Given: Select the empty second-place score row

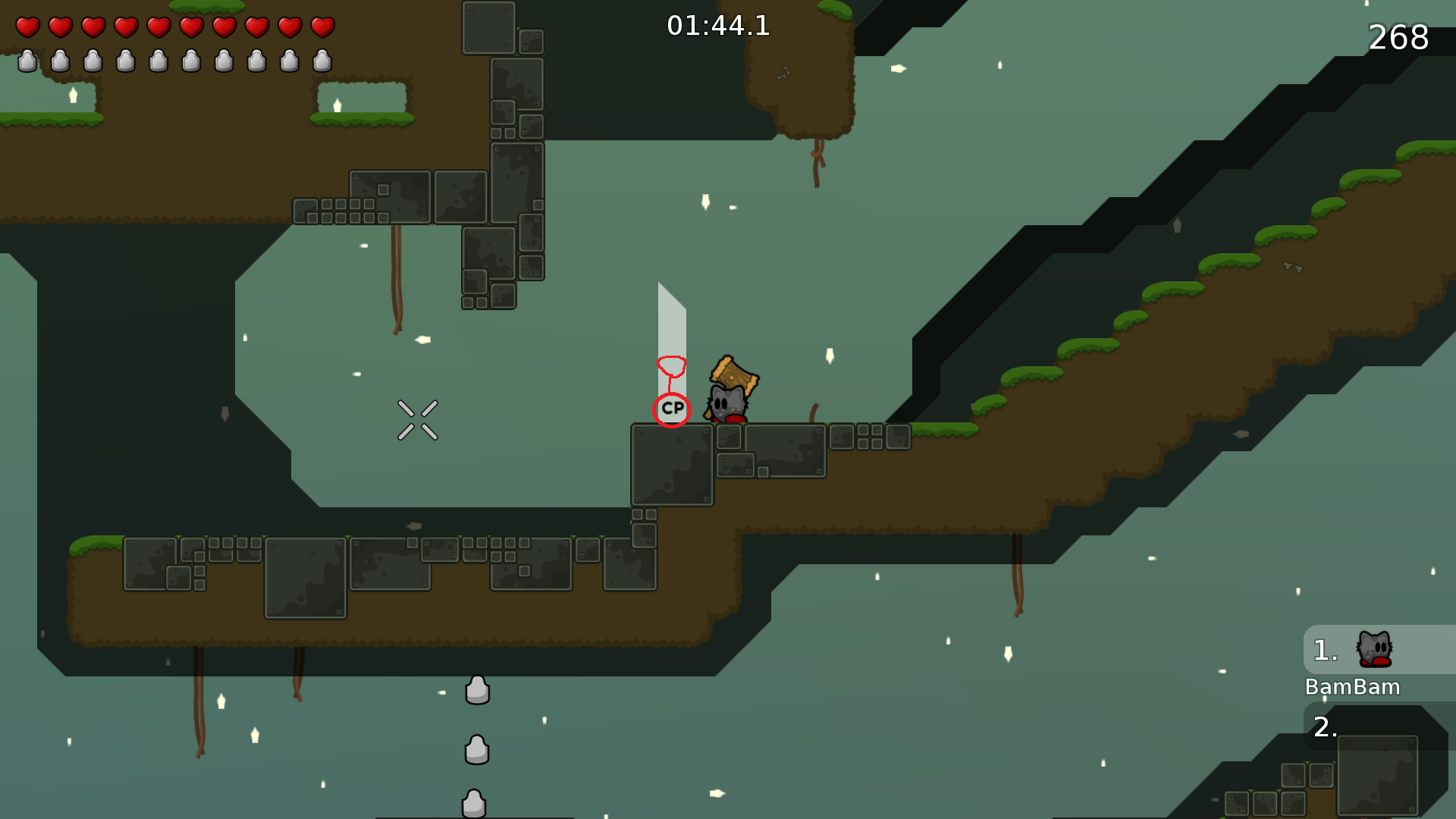Looking at the screenshot, I should pyautogui.click(x=1379, y=726).
